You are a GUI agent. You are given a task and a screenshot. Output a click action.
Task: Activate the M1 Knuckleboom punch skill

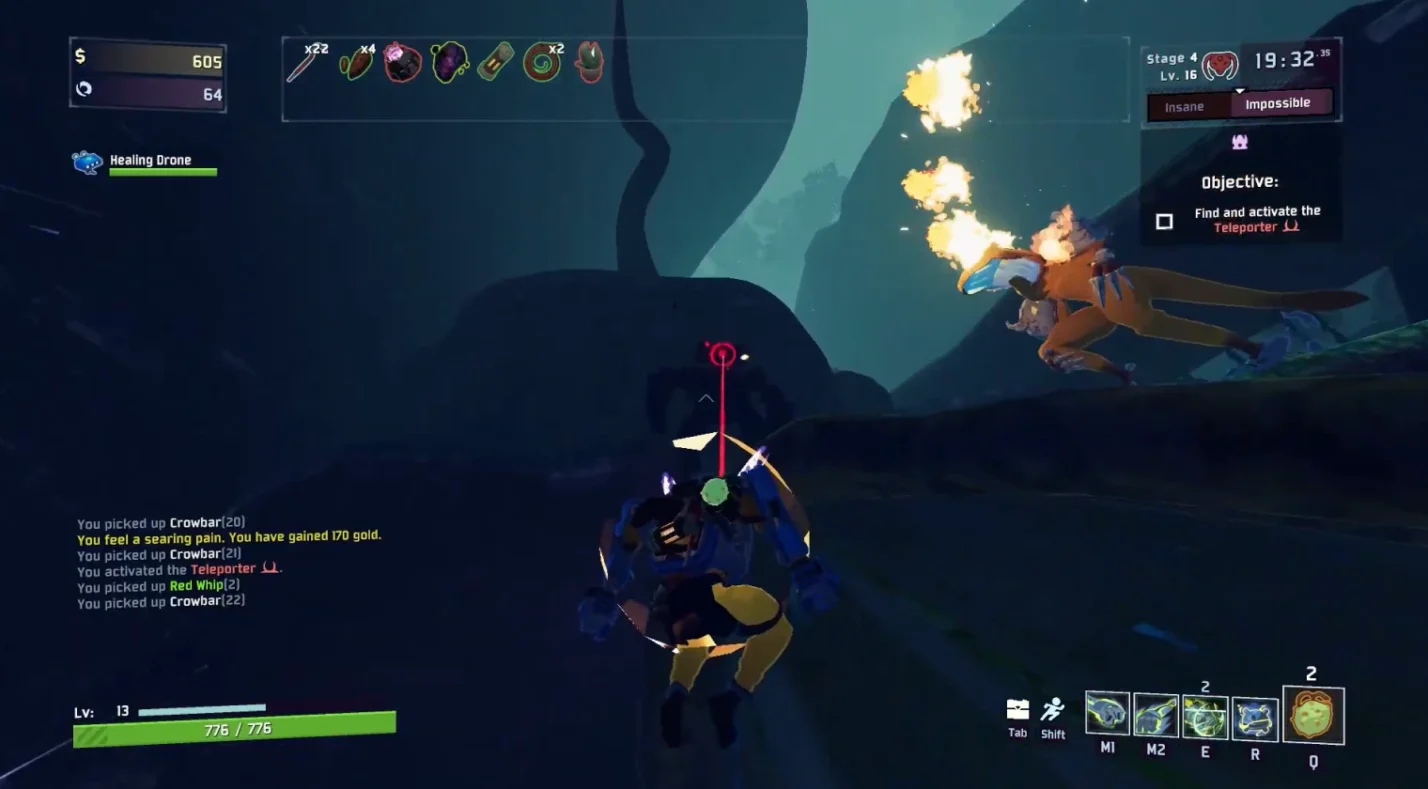[x=1107, y=714]
